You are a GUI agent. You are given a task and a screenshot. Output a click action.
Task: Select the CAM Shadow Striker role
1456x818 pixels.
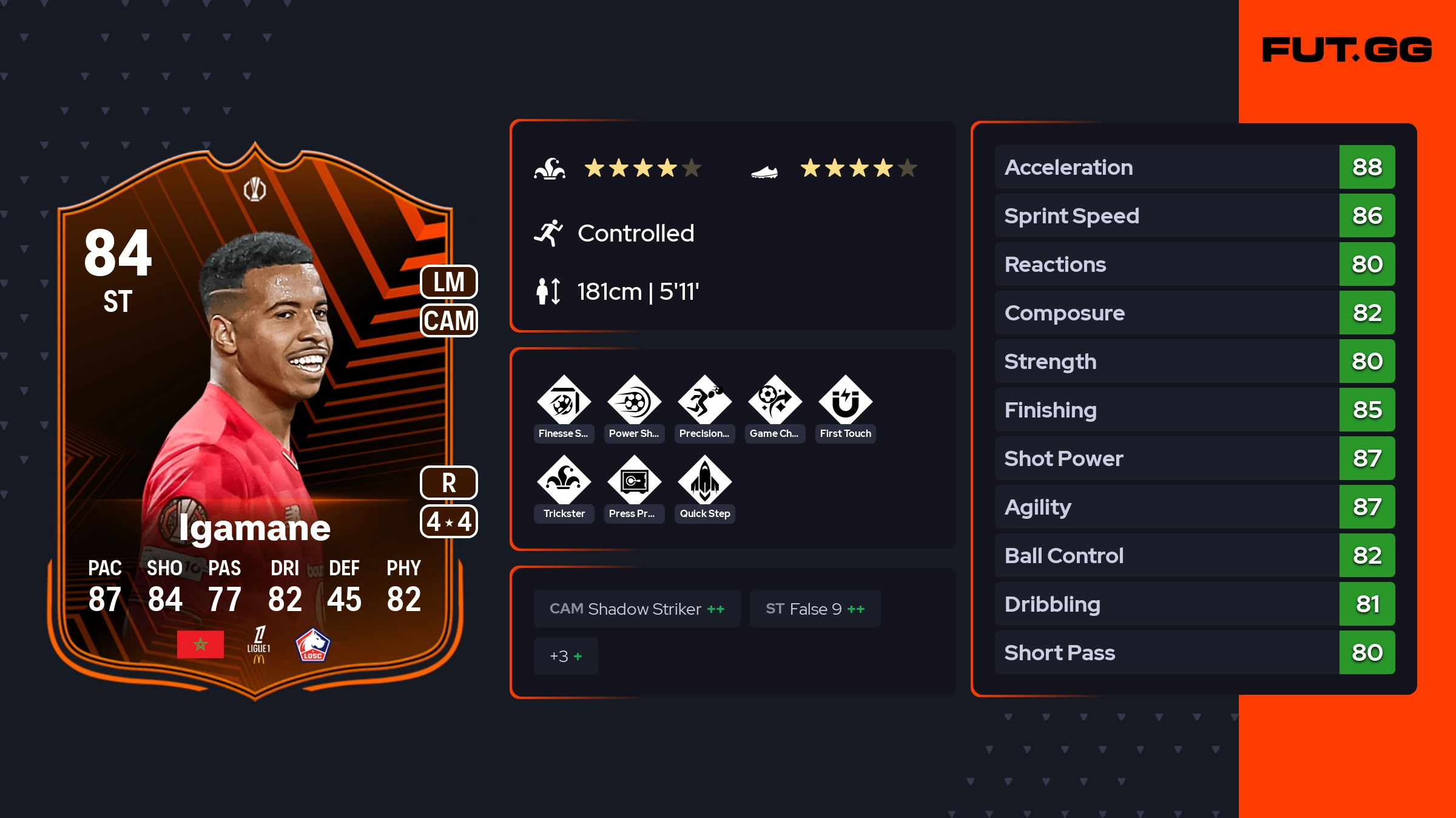(x=637, y=609)
